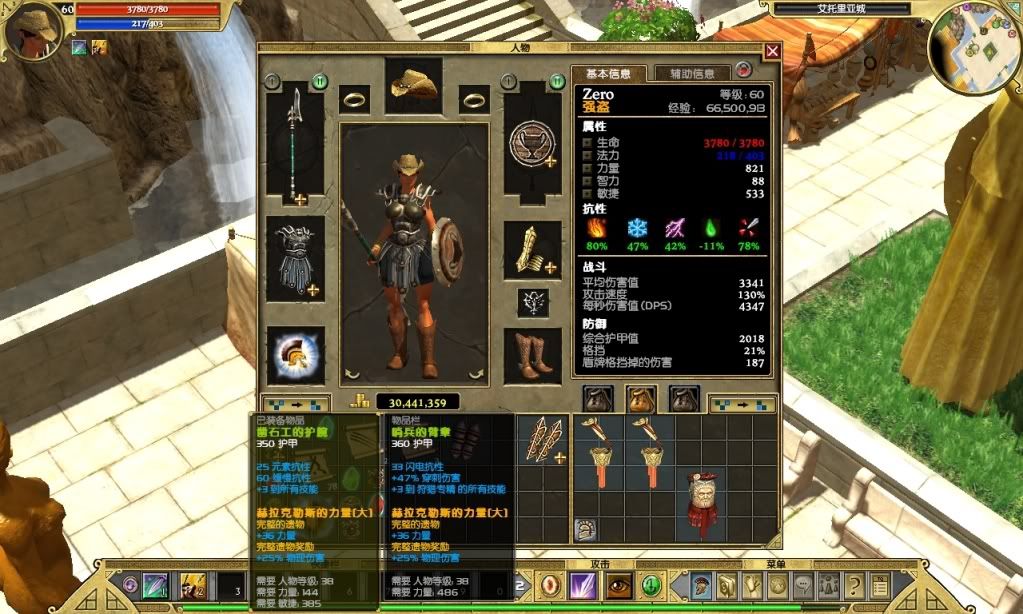1023x614 pixels.
Task: Click the equipped cowboy hat helmet slot
Action: 414,86
